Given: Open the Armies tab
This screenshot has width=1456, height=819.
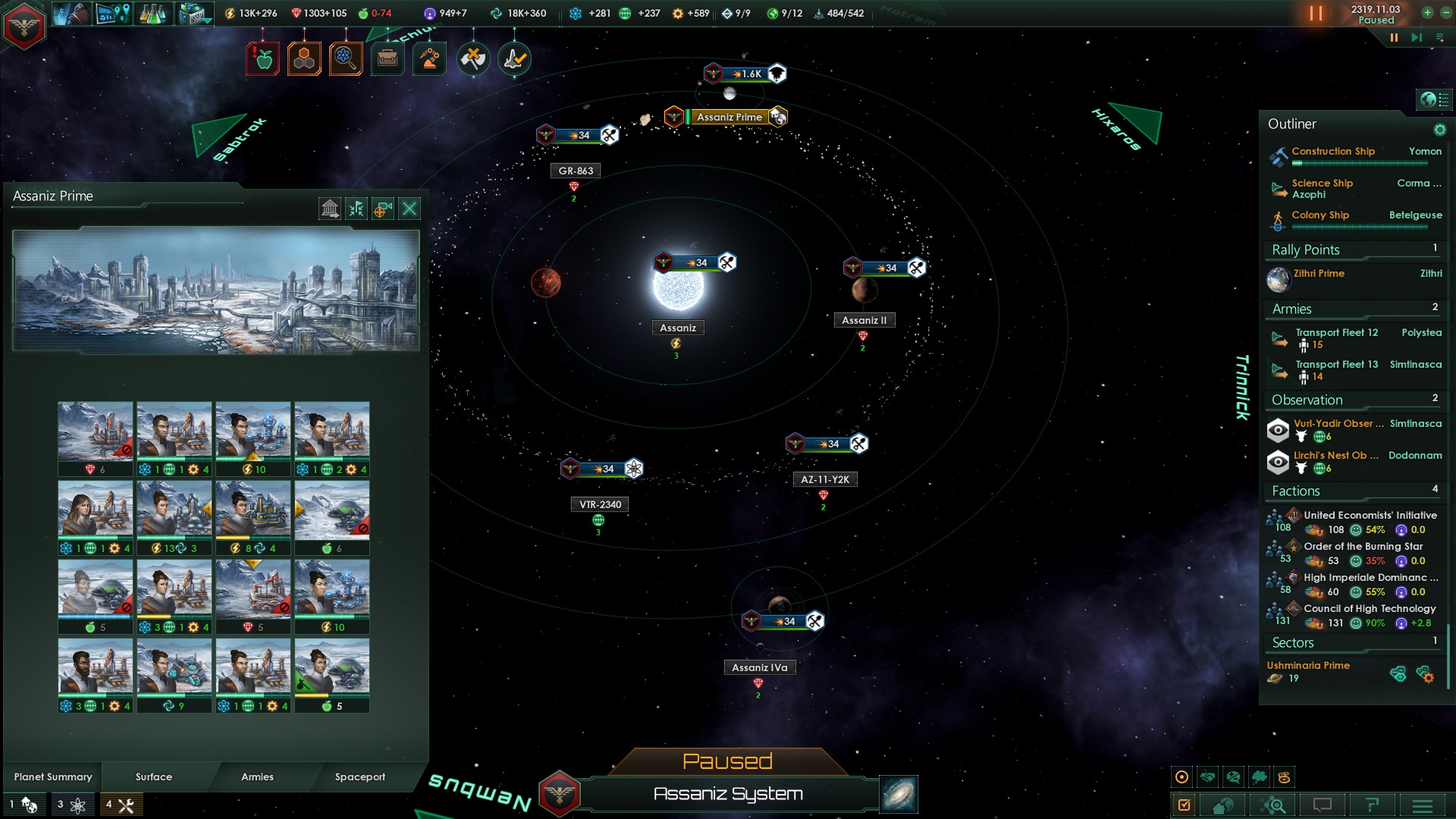Looking at the screenshot, I should coord(257,777).
